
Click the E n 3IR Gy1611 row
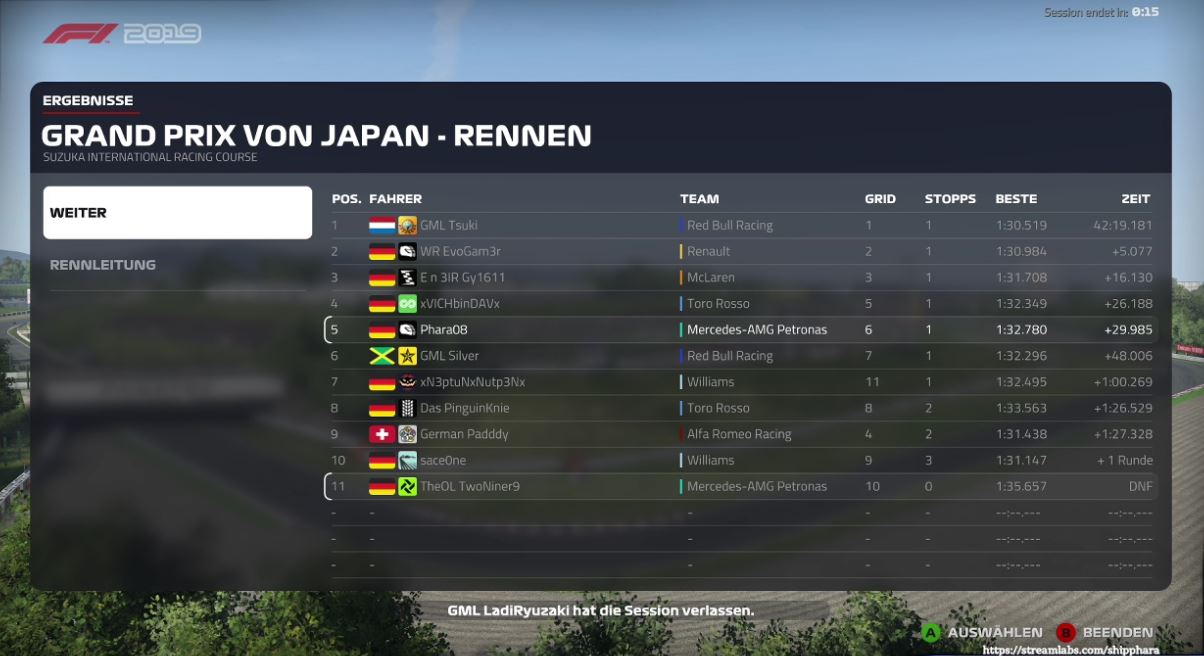(741, 278)
